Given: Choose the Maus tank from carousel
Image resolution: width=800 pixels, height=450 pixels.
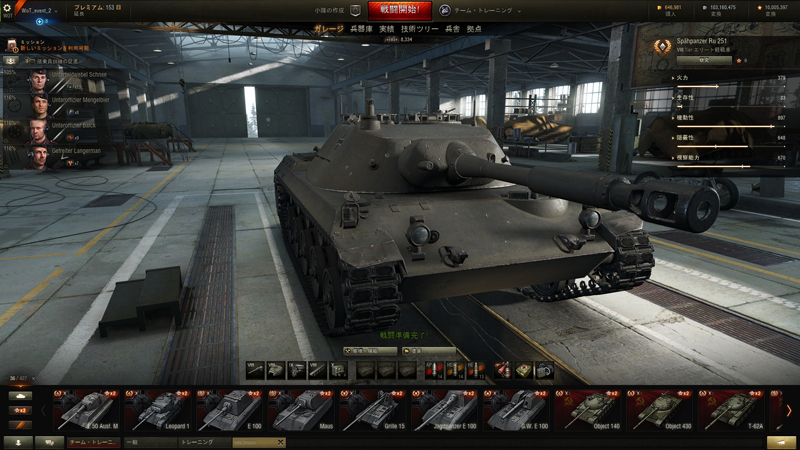Looking at the screenshot, I should point(298,410).
